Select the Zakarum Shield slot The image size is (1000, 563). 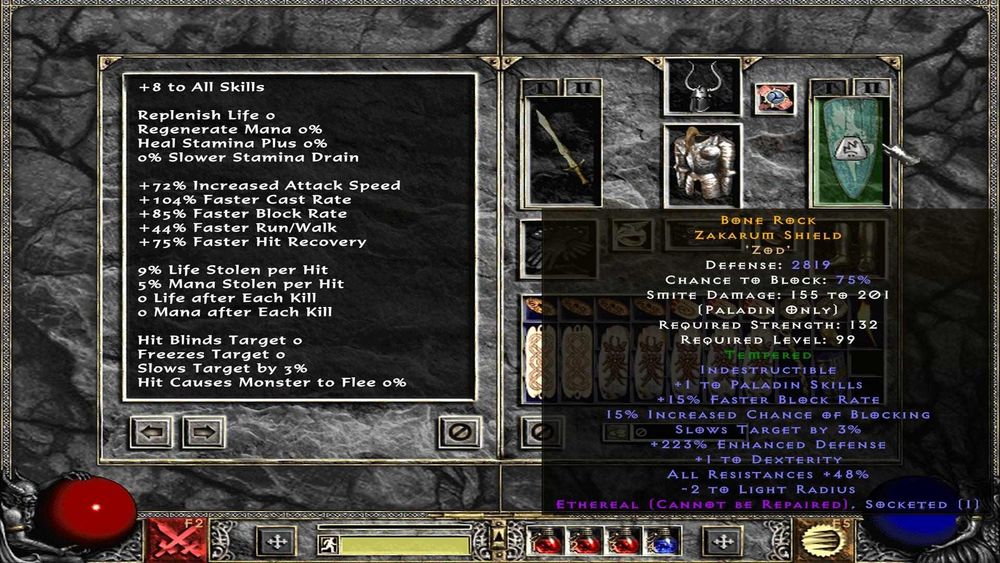[x=850, y=150]
